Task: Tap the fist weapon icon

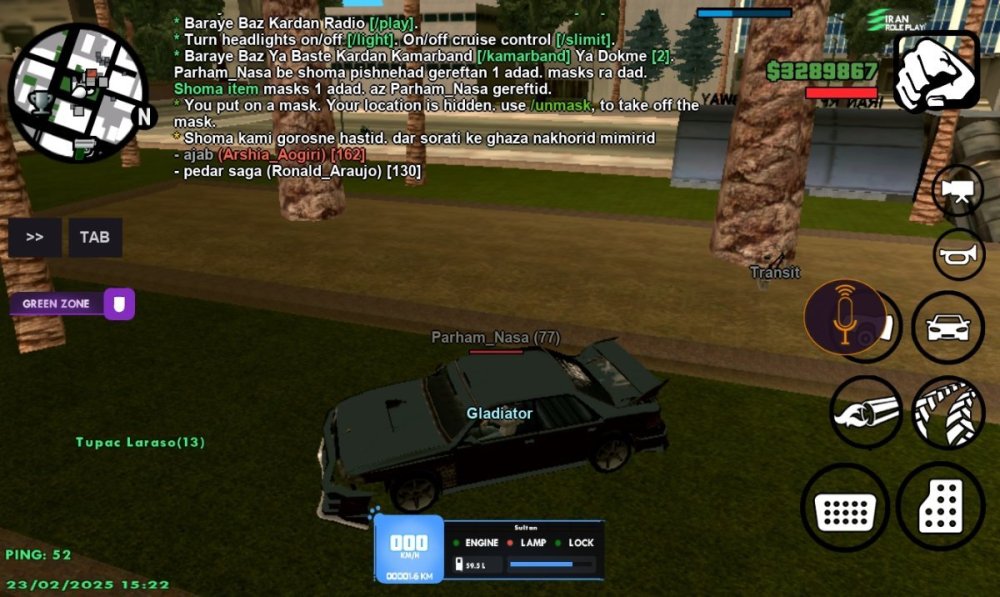Action: (x=935, y=71)
